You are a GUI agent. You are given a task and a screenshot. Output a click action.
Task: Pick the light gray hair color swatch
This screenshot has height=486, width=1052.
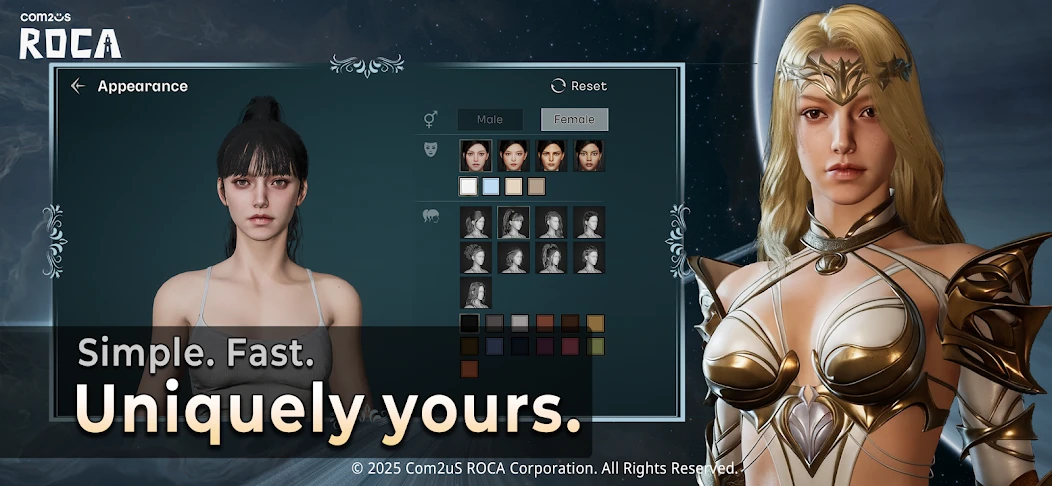click(x=519, y=323)
